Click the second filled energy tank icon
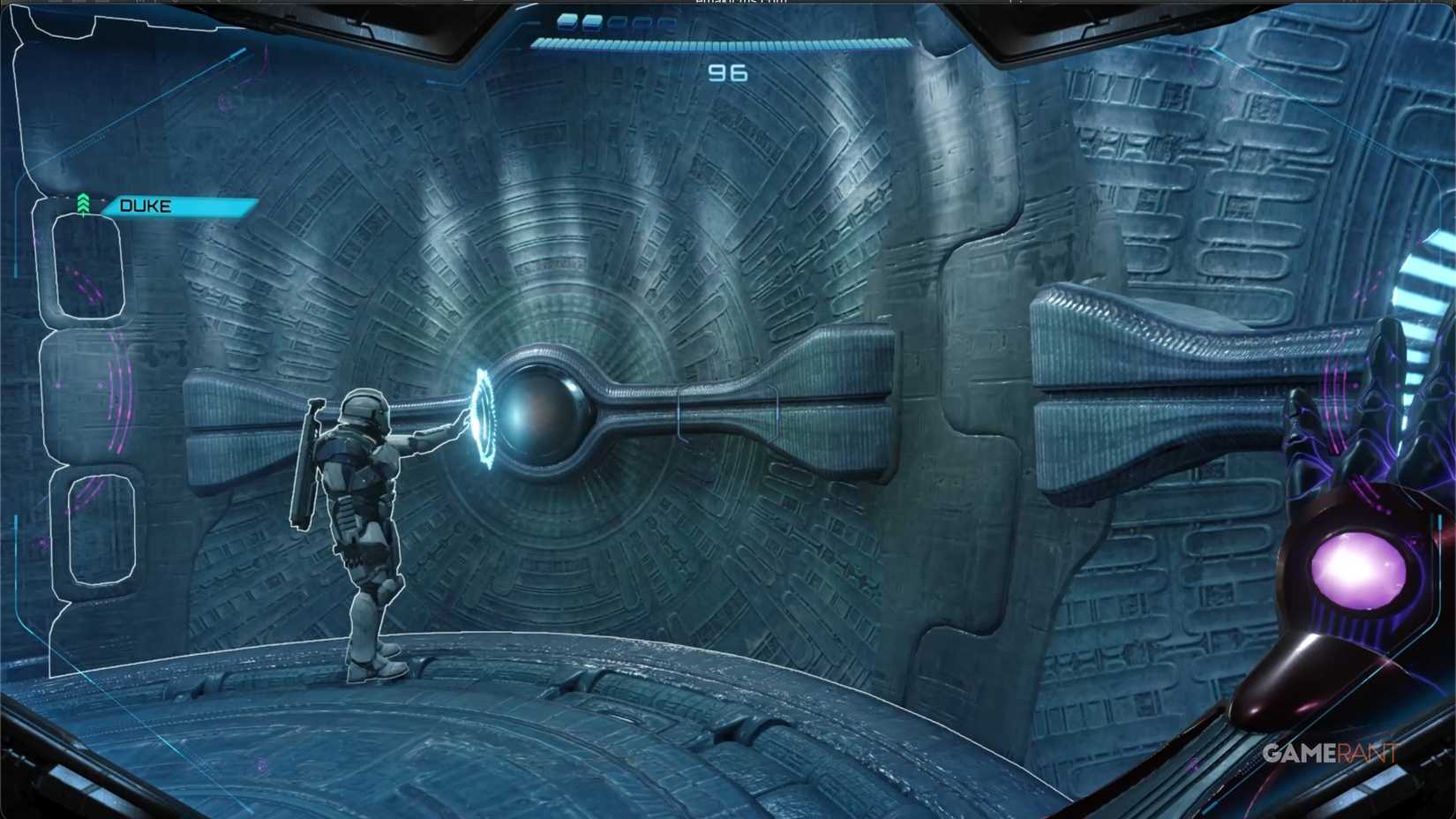The image size is (1456, 819). [592, 22]
